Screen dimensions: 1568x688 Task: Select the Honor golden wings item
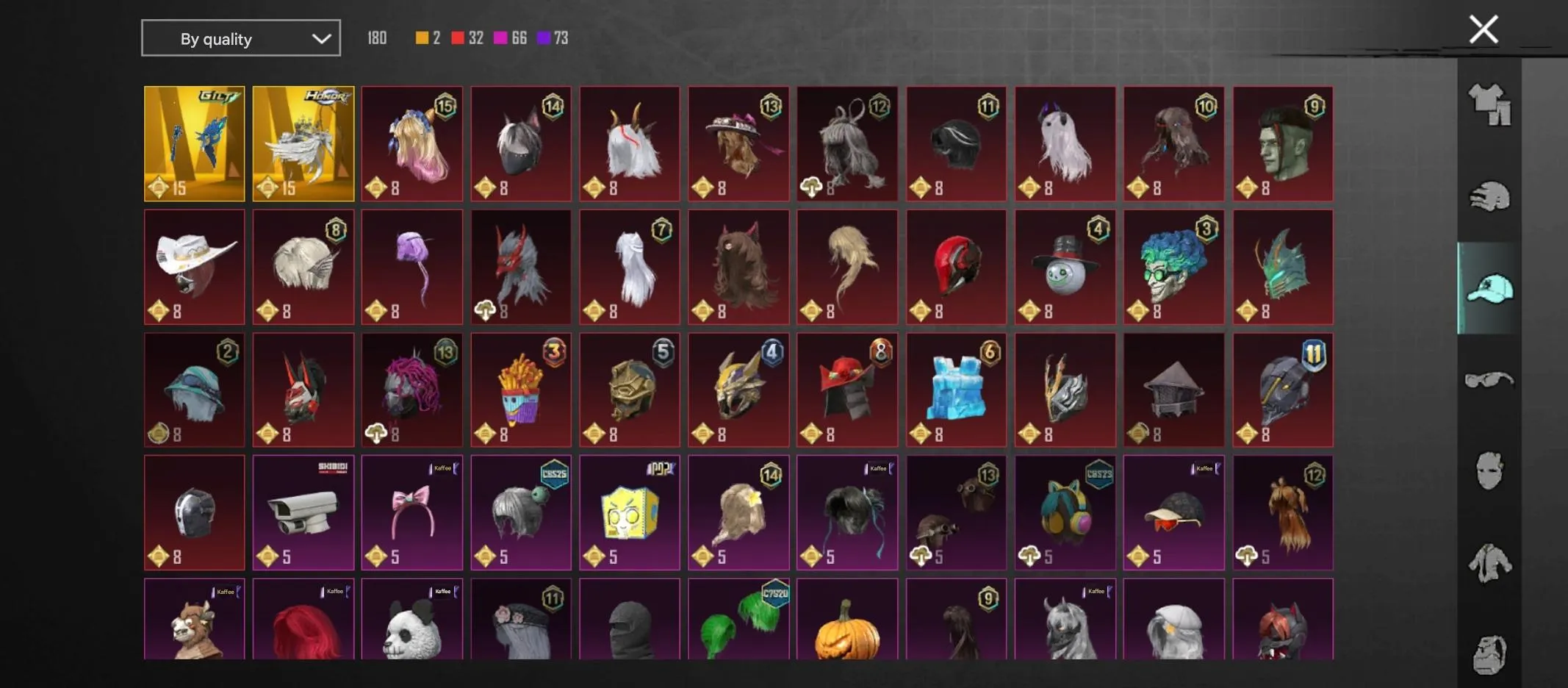303,143
